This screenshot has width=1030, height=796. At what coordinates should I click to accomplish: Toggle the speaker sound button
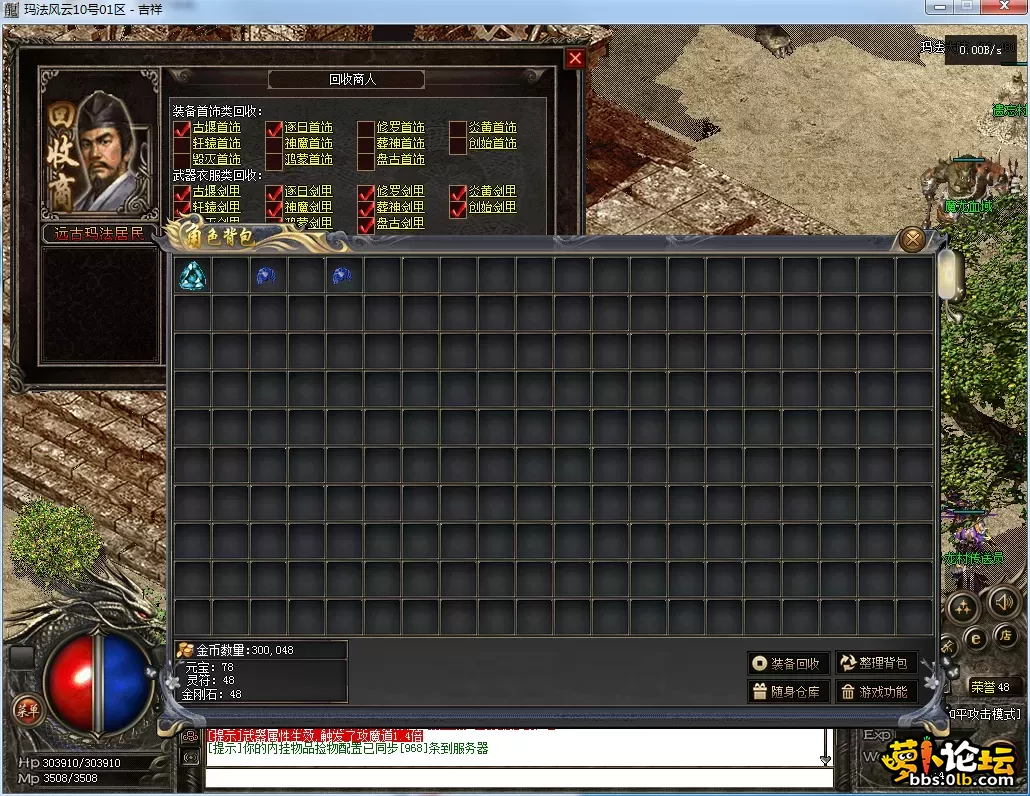click(x=1003, y=602)
